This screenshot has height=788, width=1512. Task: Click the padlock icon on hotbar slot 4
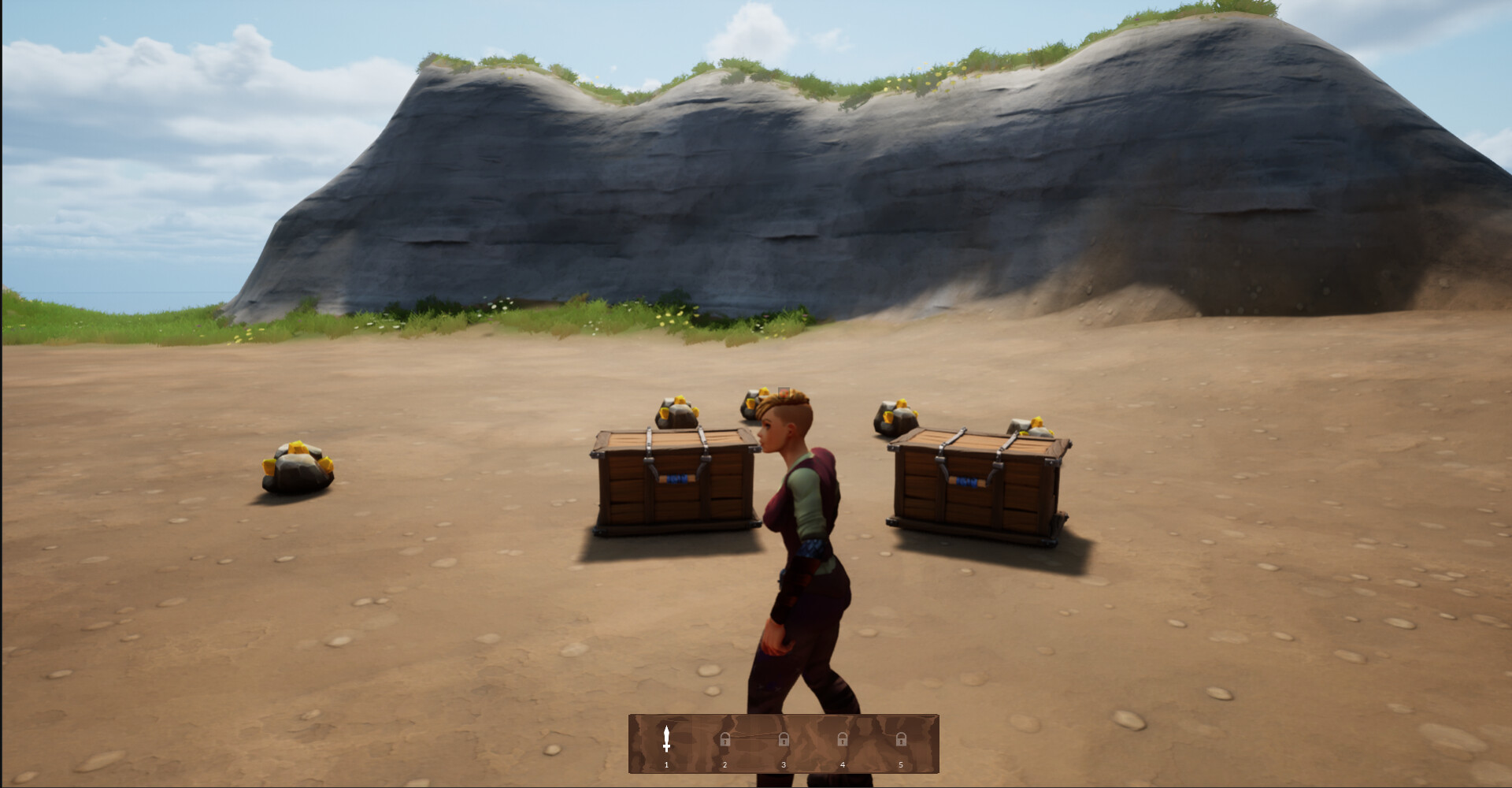click(x=843, y=739)
